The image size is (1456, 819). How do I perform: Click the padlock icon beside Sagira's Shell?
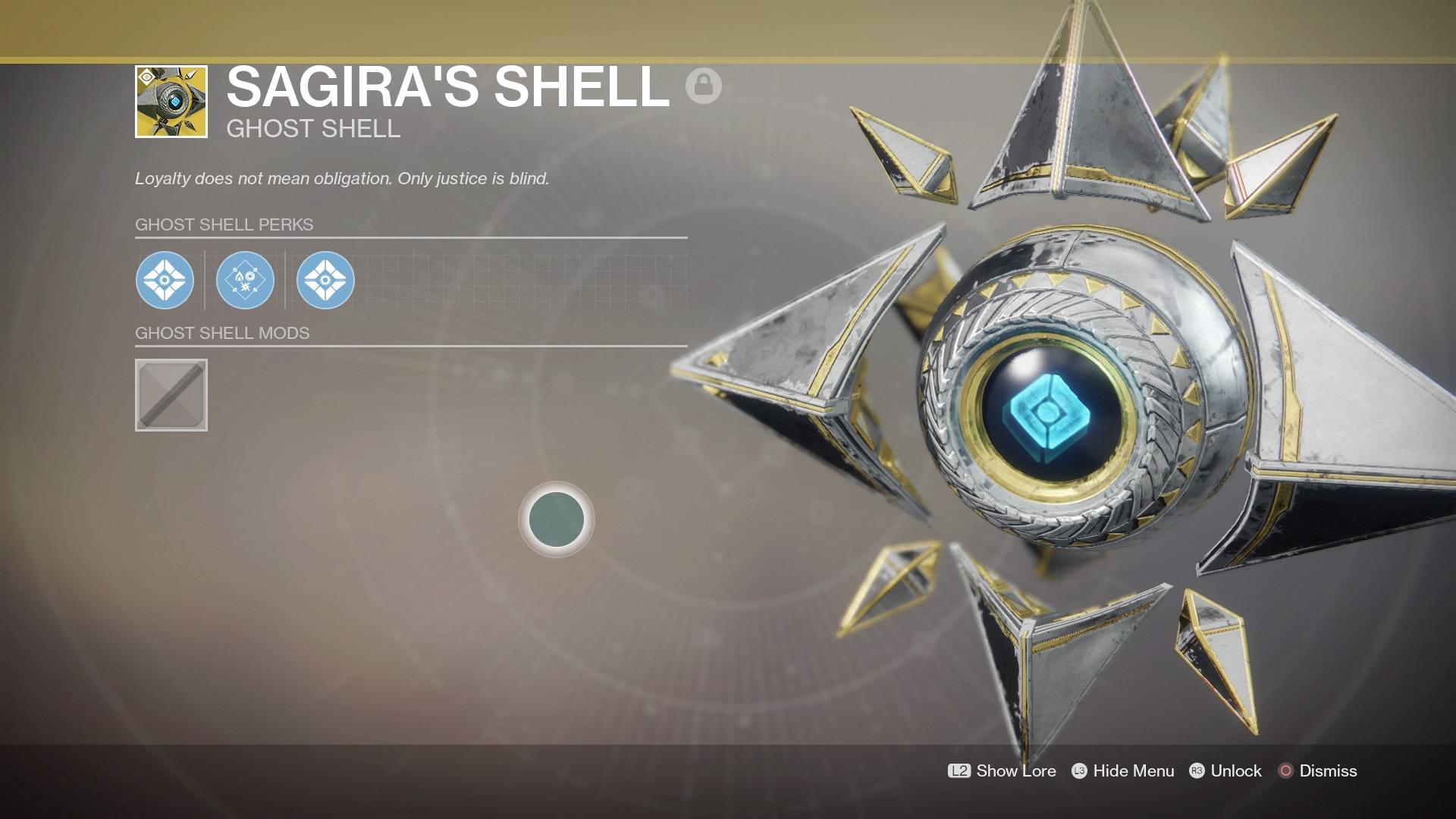point(703,85)
